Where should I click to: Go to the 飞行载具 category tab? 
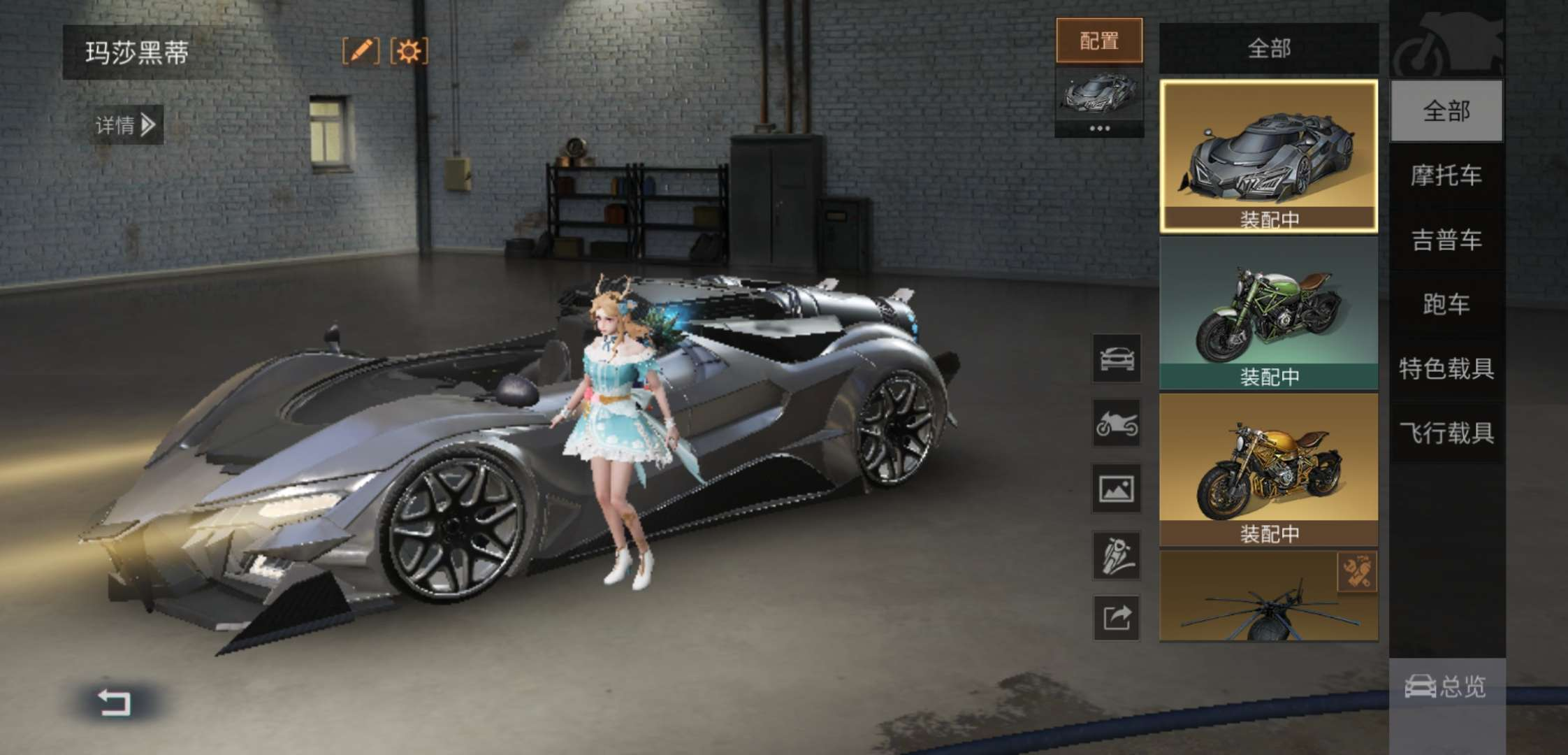pos(1446,433)
